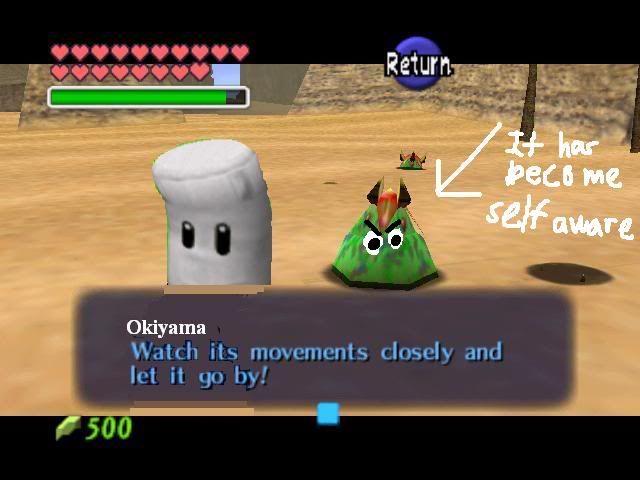
Task: Click the blue Return action button
Action: (418, 65)
